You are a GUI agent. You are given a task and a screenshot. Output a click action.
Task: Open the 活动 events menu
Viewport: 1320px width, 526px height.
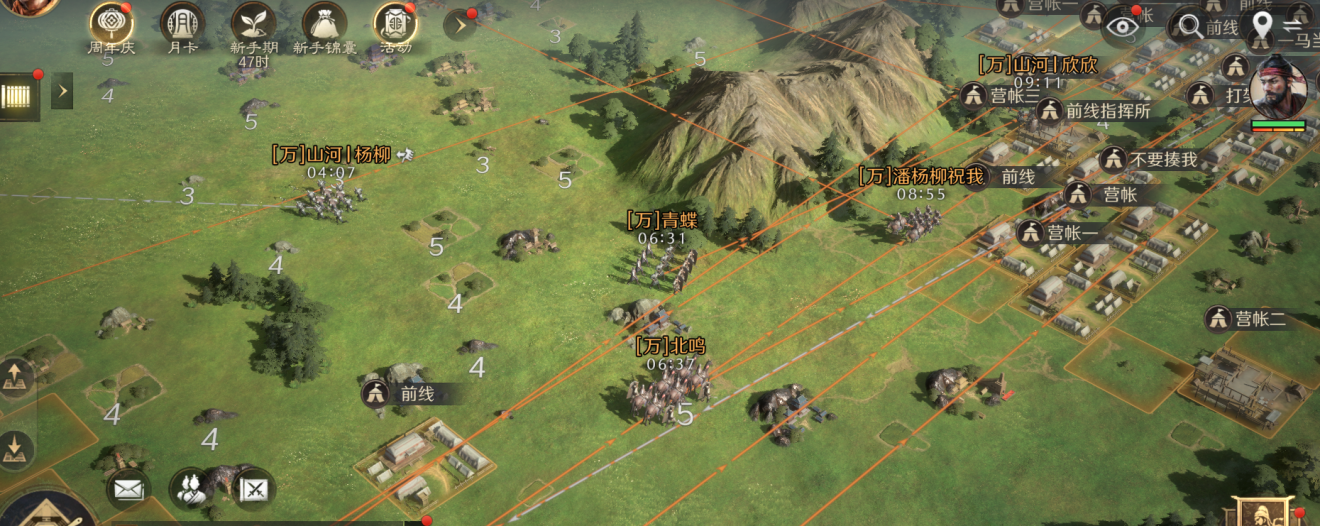[x=395, y=24]
